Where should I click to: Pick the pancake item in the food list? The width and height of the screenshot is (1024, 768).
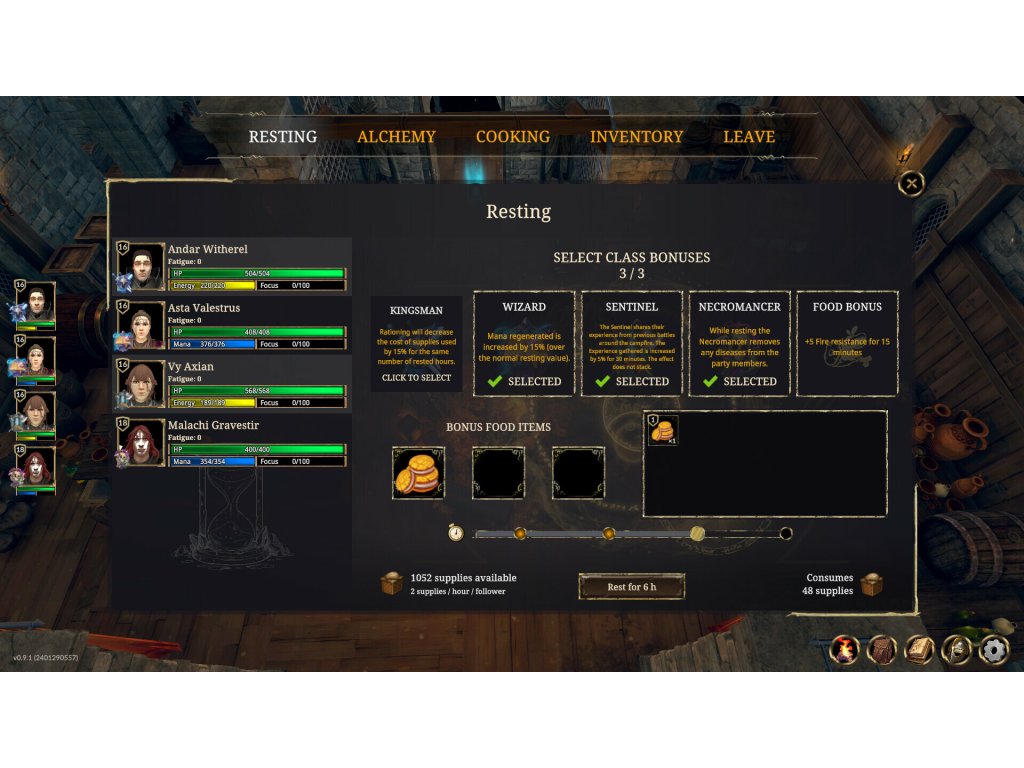point(663,430)
